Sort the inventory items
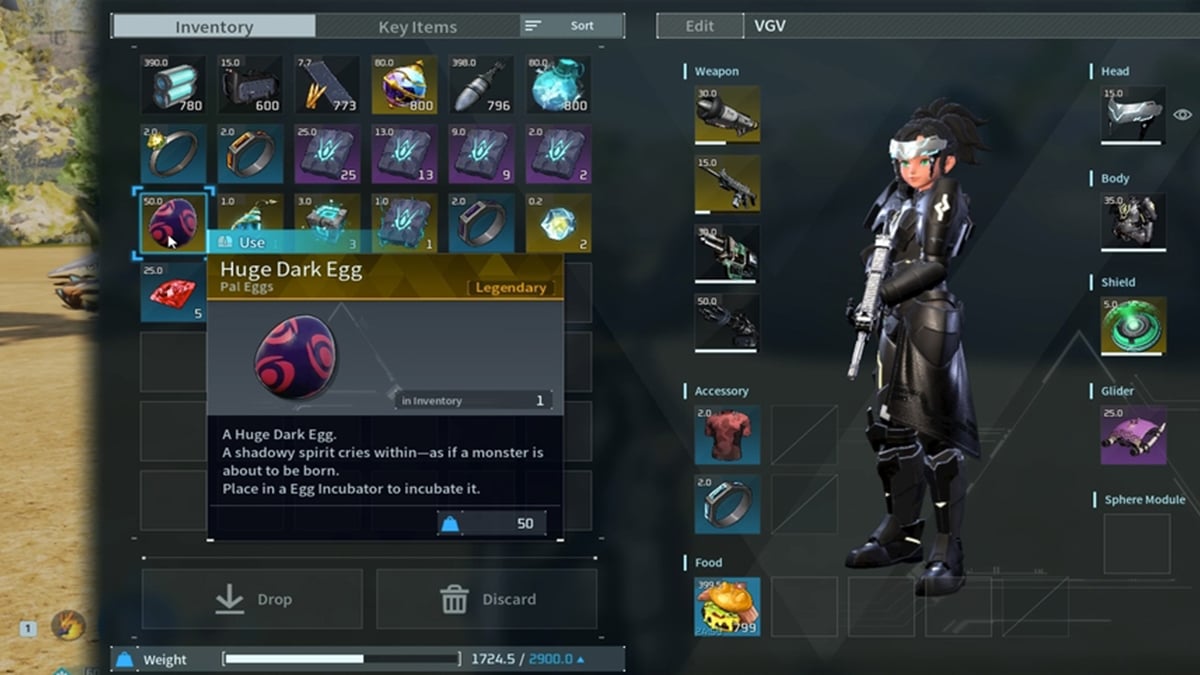The width and height of the screenshot is (1200, 675). pos(572,26)
